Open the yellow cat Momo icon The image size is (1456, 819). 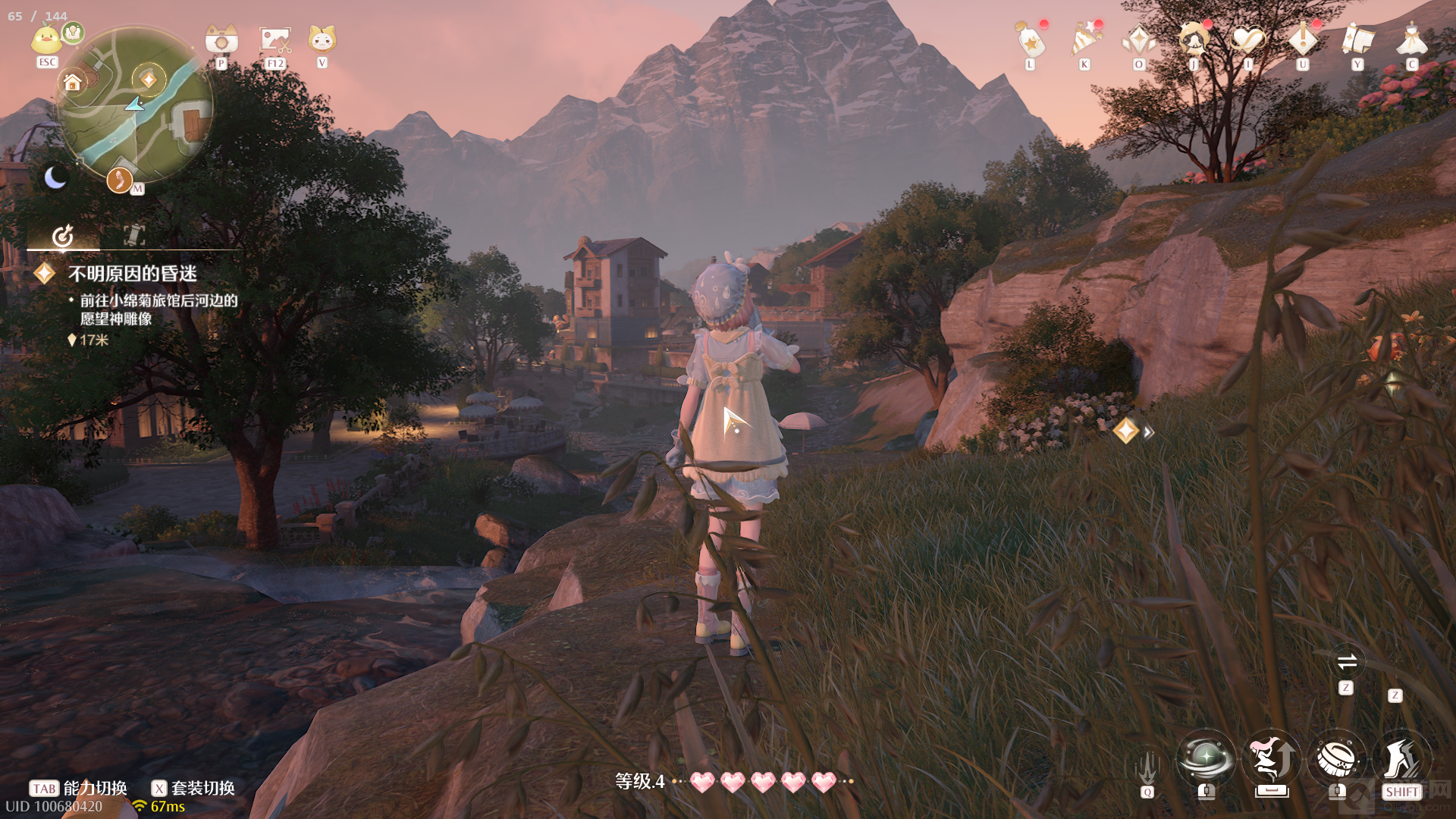[322, 39]
